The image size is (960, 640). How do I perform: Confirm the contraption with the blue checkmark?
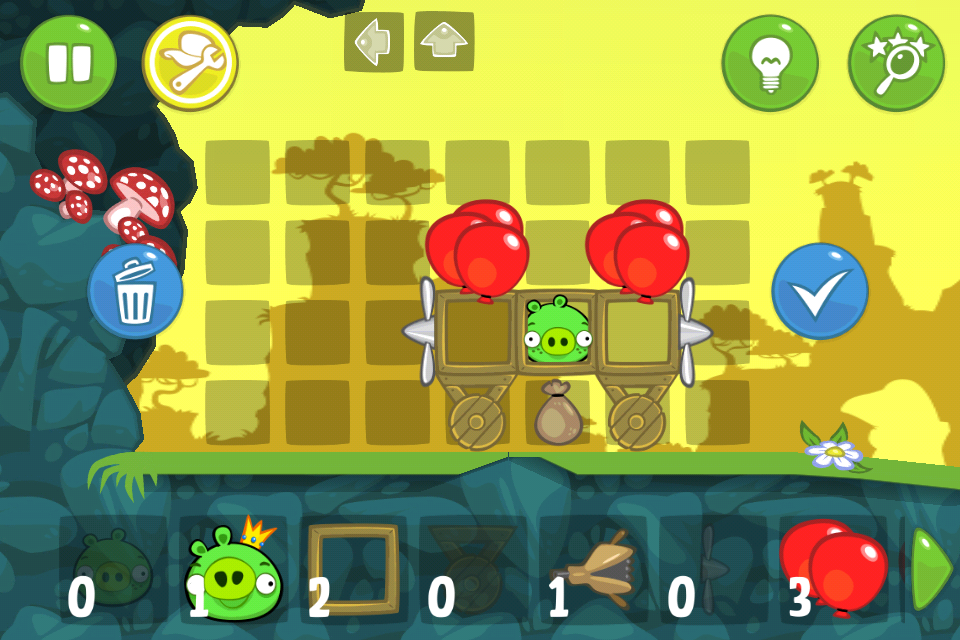coord(820,291)
